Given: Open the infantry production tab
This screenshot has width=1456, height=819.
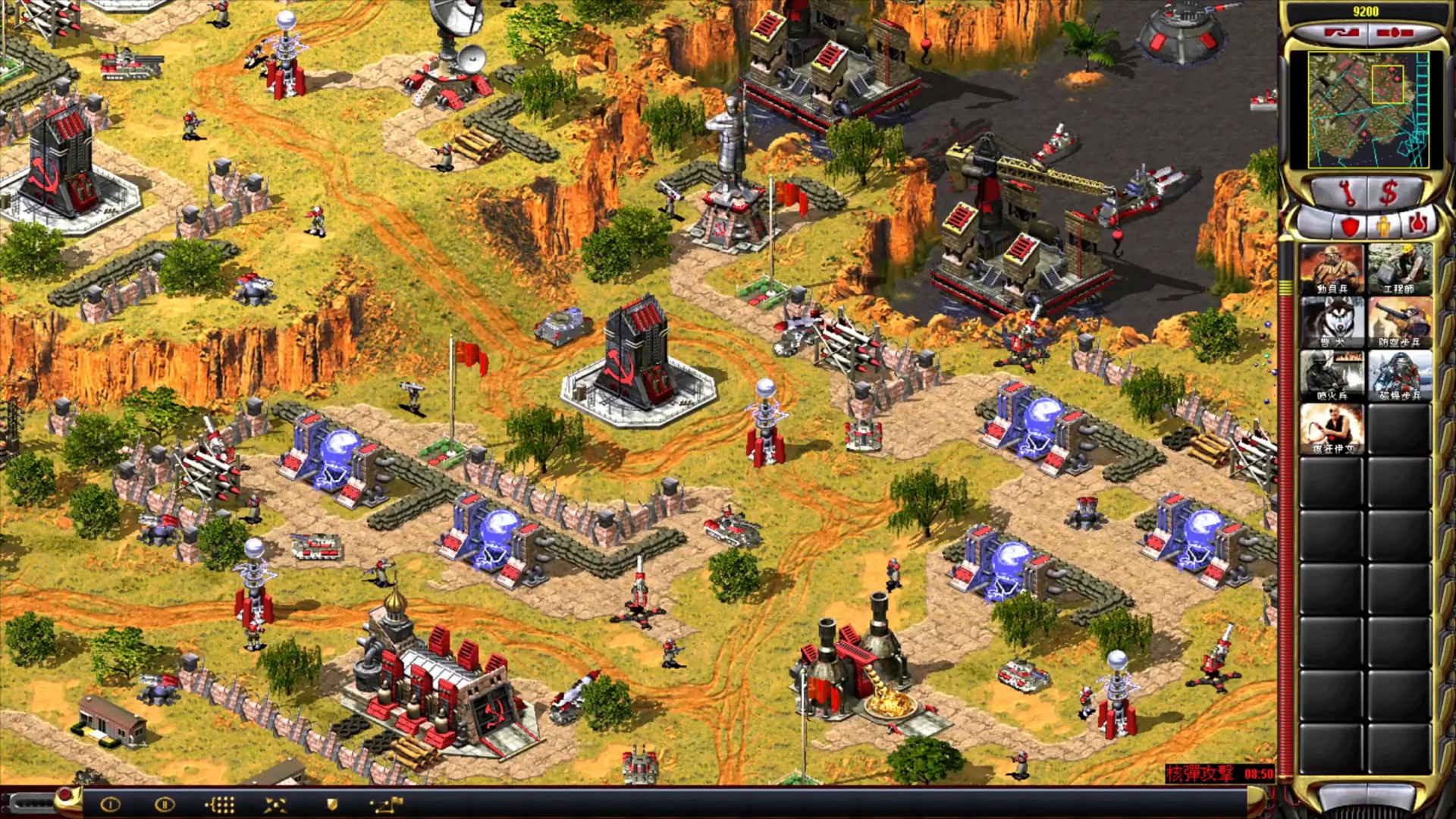Looking at the screenshot, I should (x=1384, y=226).
